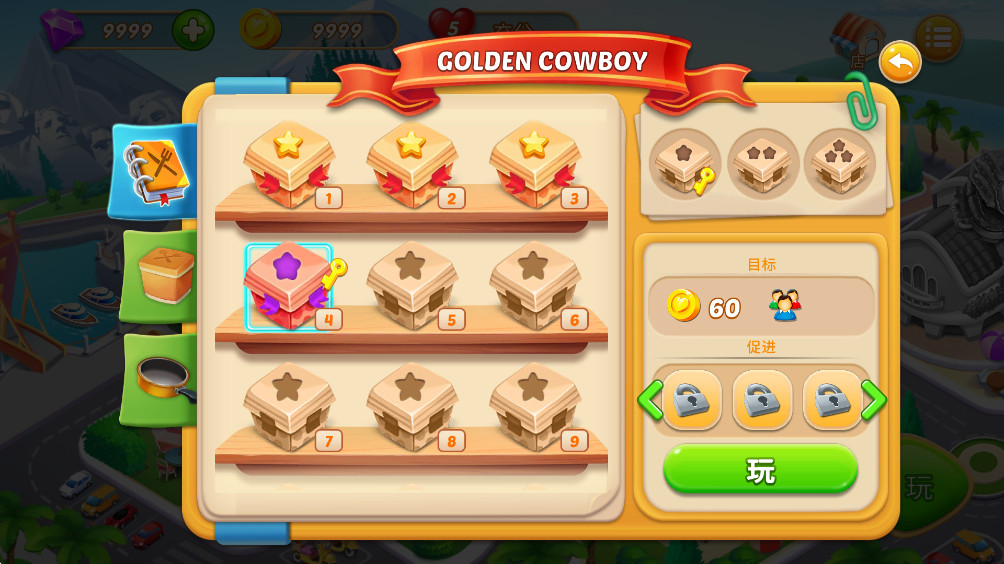Show next boosters with right green arrow
The image size is (1004, 564).
[873, 400]
